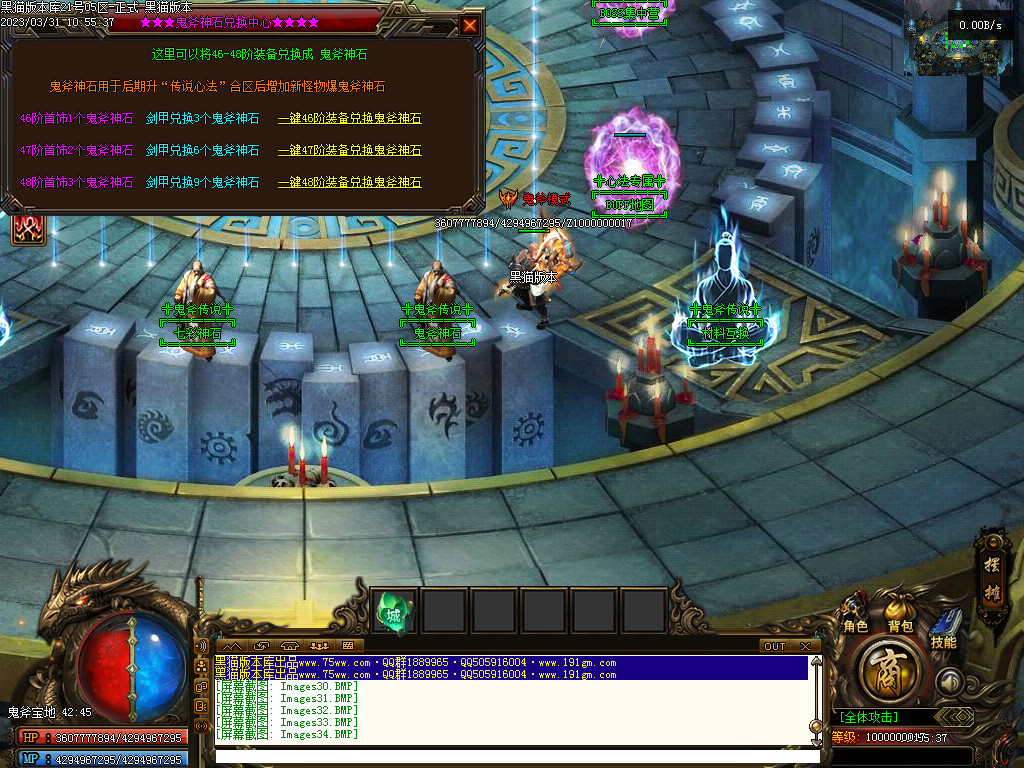This screenshot has width=1024, height=768.
Task: Close the 鬼斧神石 exchange dialog
Action: [x=470, y=25]
